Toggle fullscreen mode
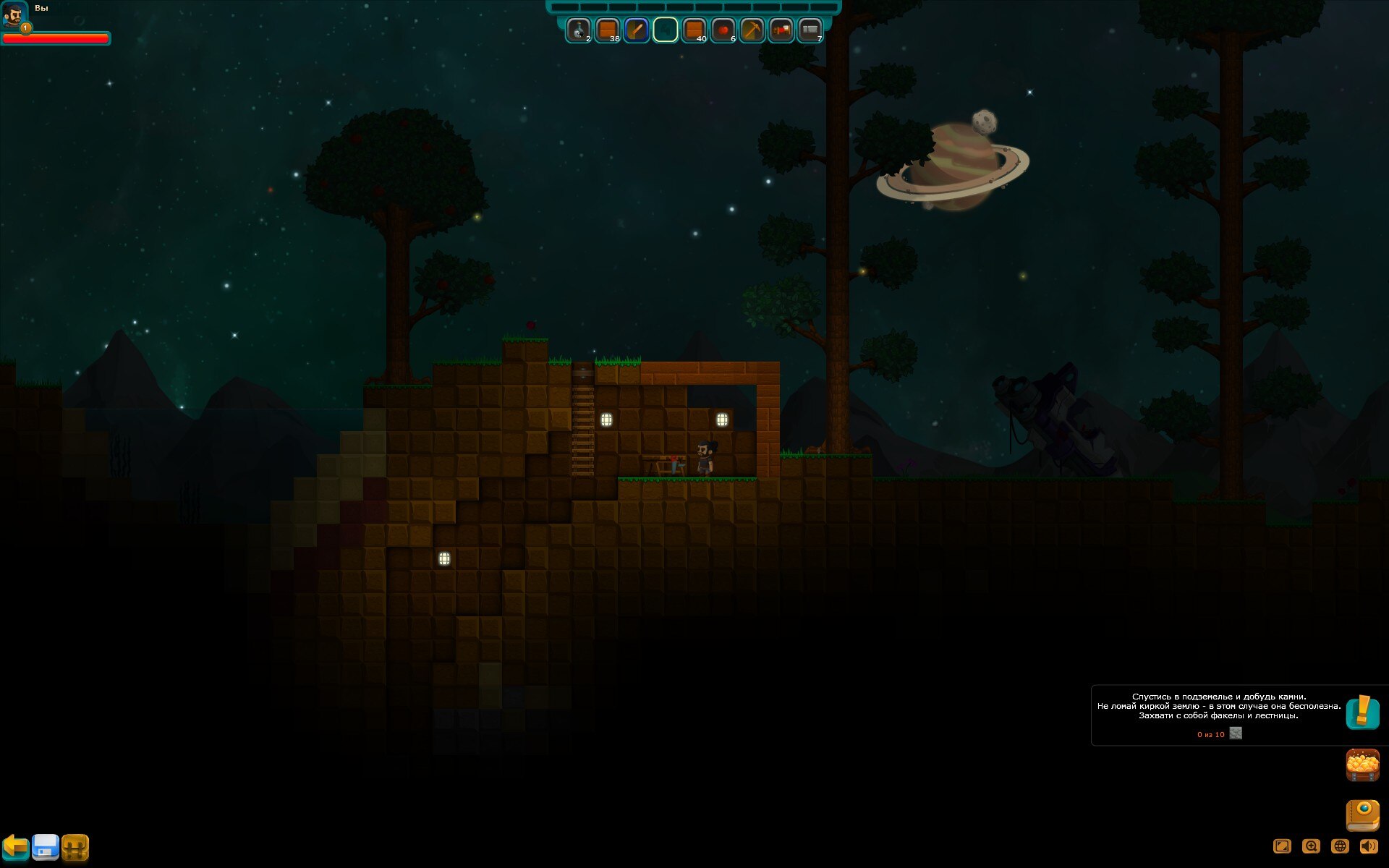 click(1282, 846)
